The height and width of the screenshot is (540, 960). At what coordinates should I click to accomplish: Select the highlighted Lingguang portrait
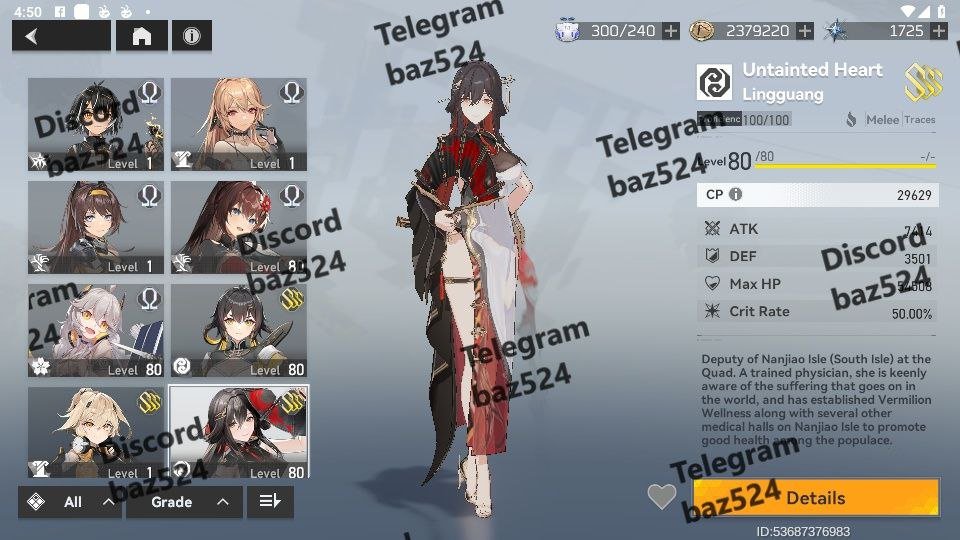click(239, 432)
